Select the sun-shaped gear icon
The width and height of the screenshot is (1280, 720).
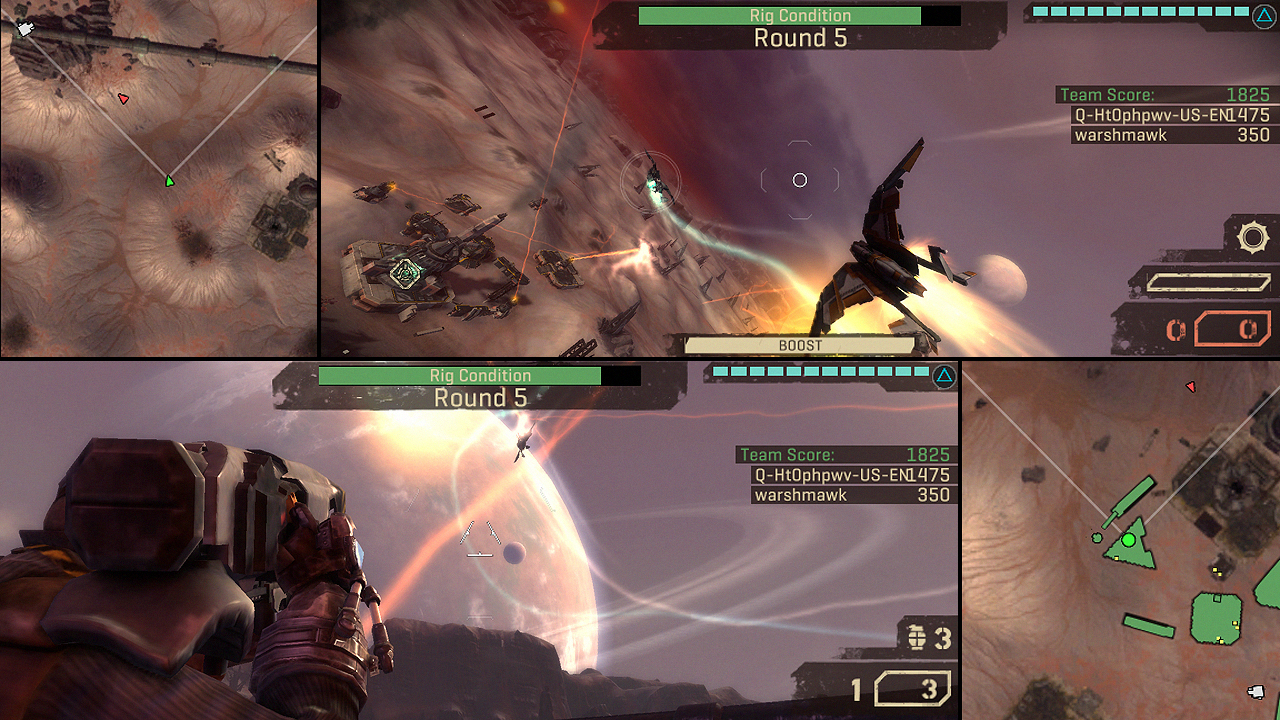coord(1252,238)
